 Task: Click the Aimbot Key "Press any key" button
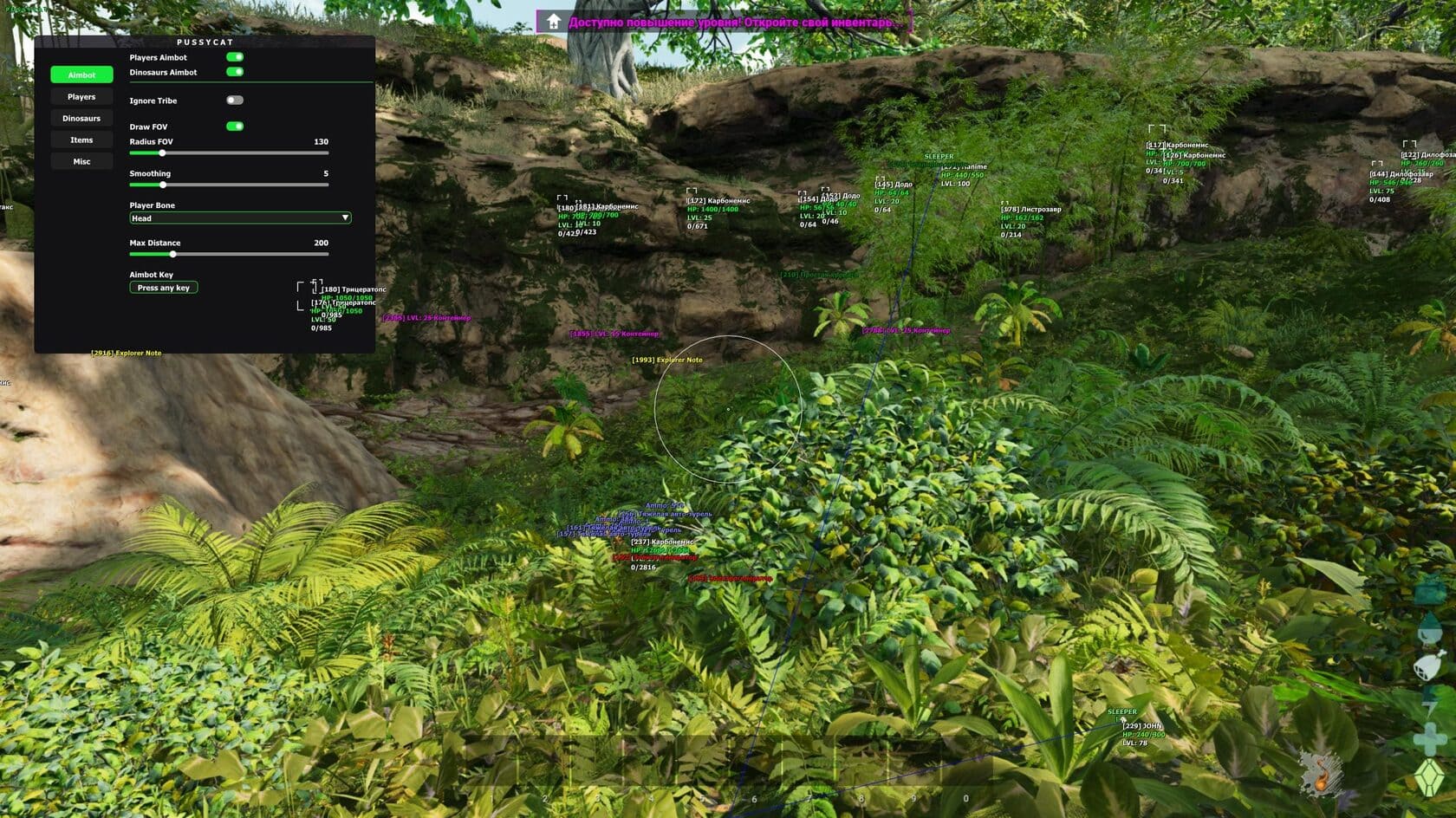[x=164, y=288]
